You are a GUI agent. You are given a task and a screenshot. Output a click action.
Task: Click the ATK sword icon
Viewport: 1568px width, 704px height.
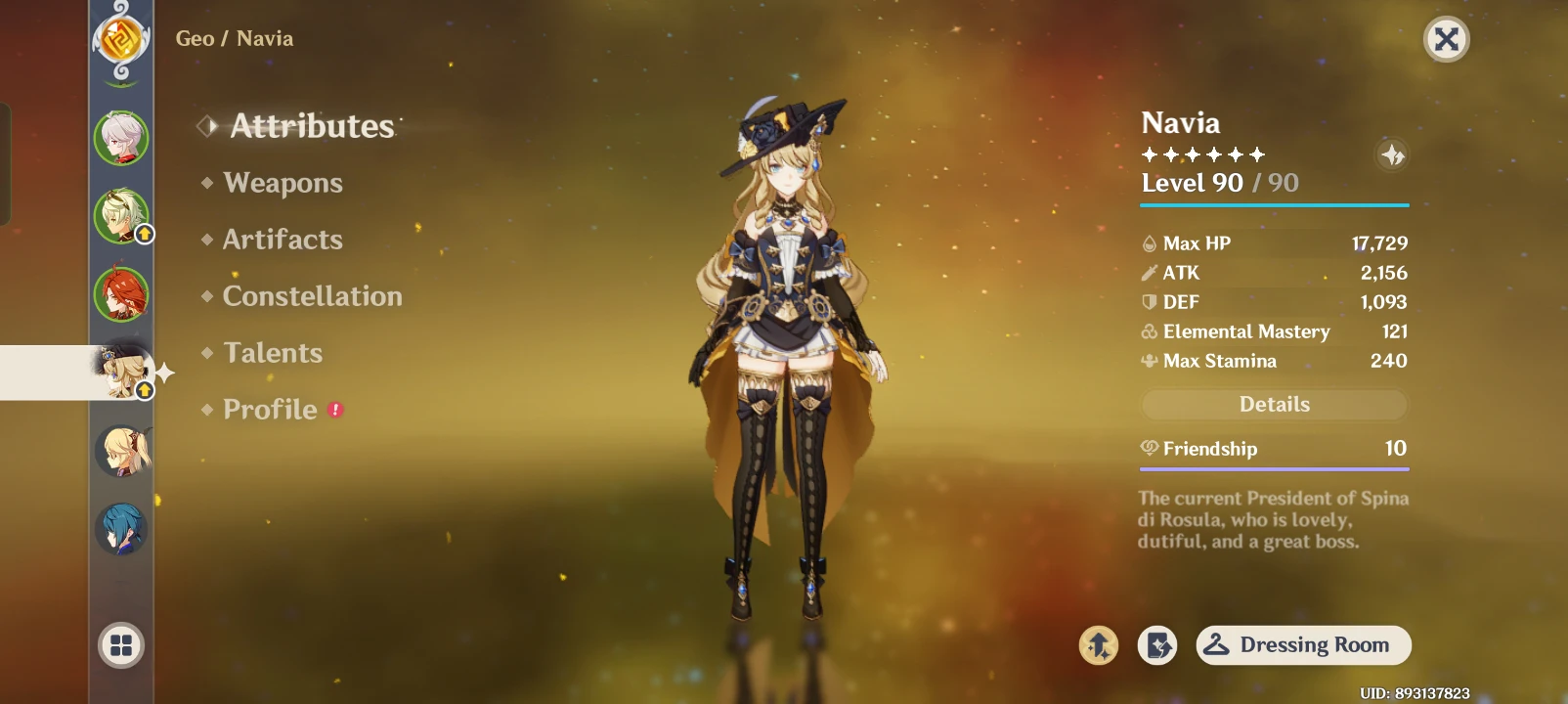pyautogui.click(x=1148, y=273)
